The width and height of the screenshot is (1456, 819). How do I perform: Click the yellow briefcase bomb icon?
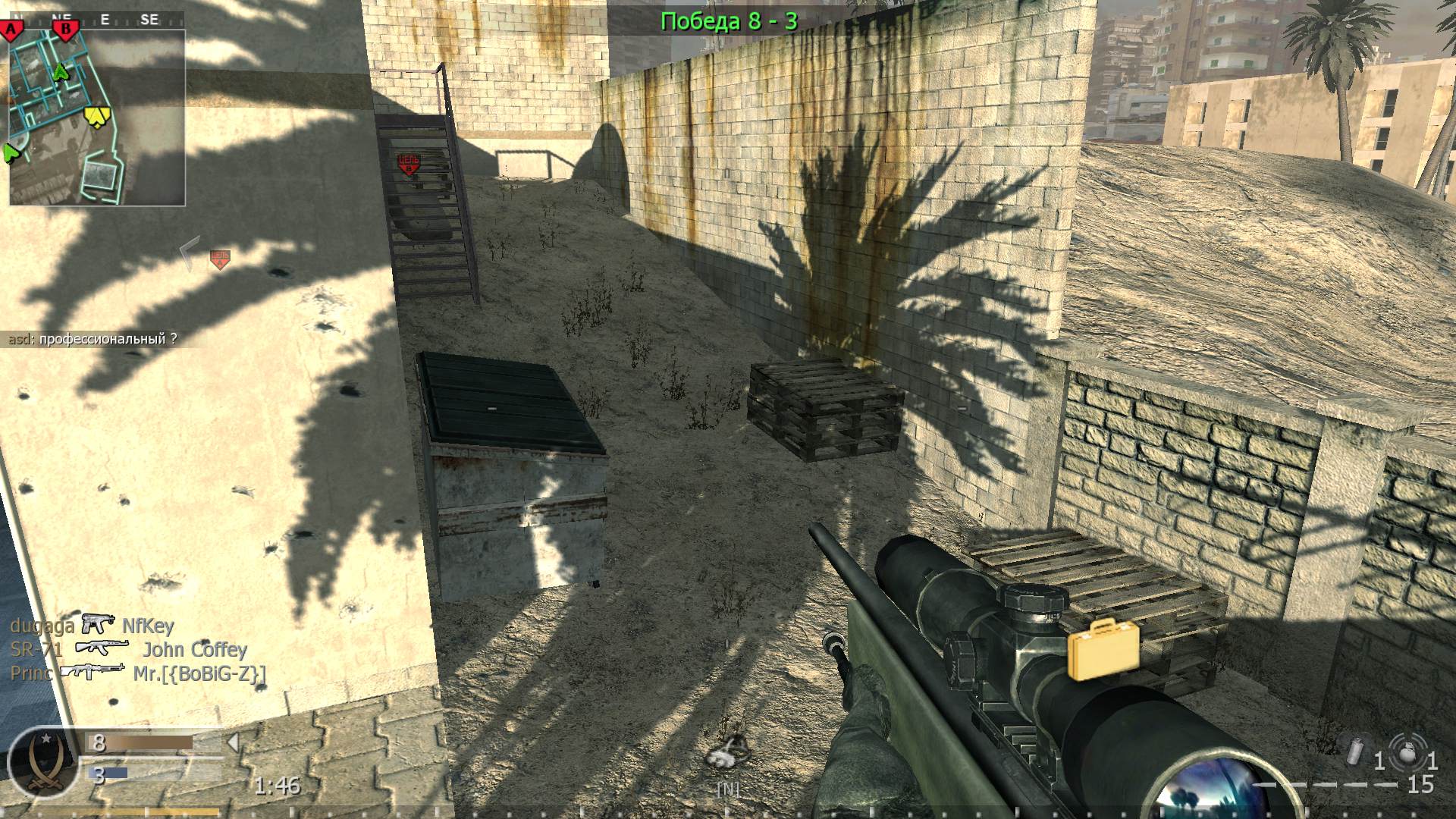point(1103,649)
